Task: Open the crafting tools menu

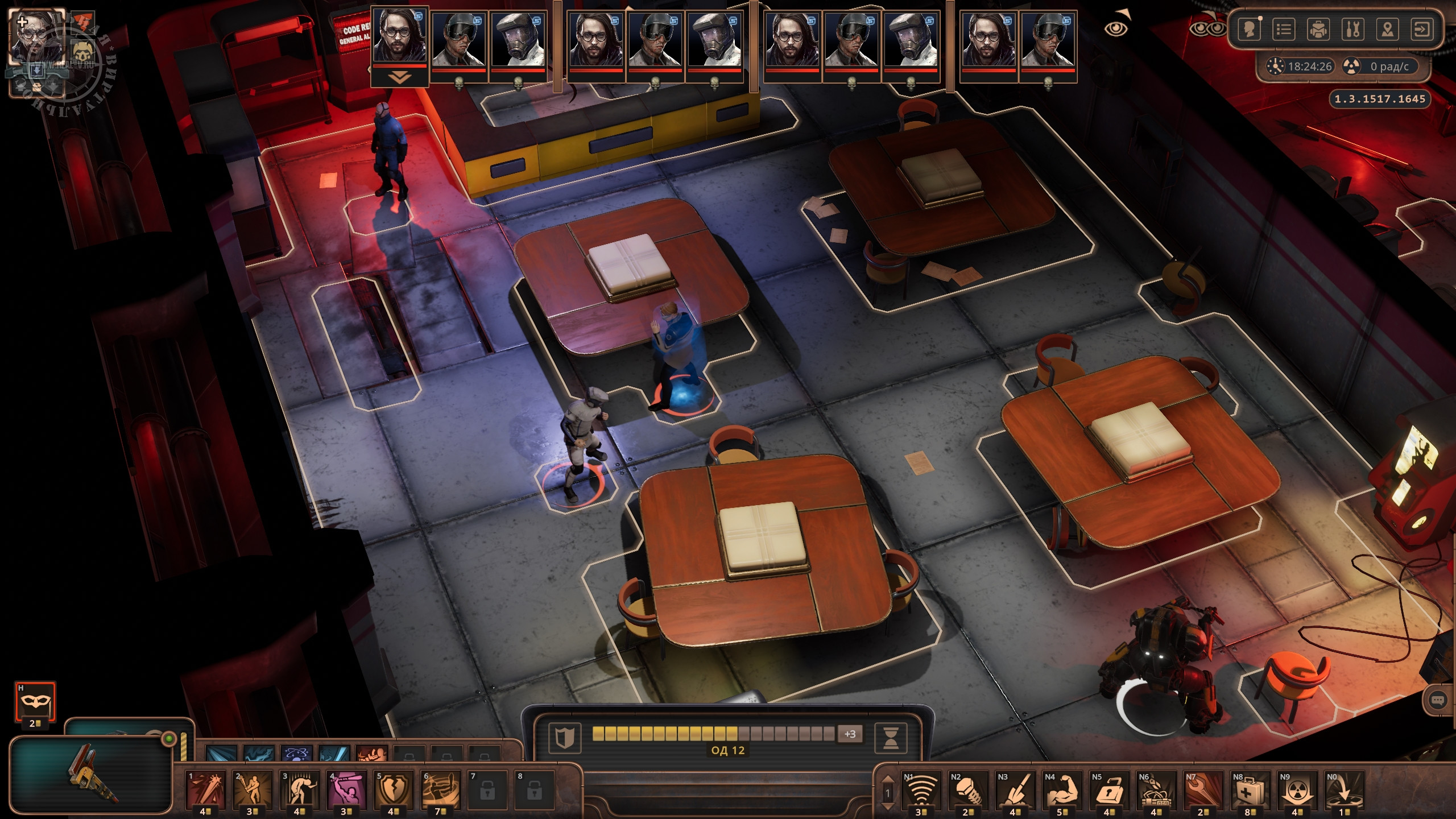Action: [1352, 30]
